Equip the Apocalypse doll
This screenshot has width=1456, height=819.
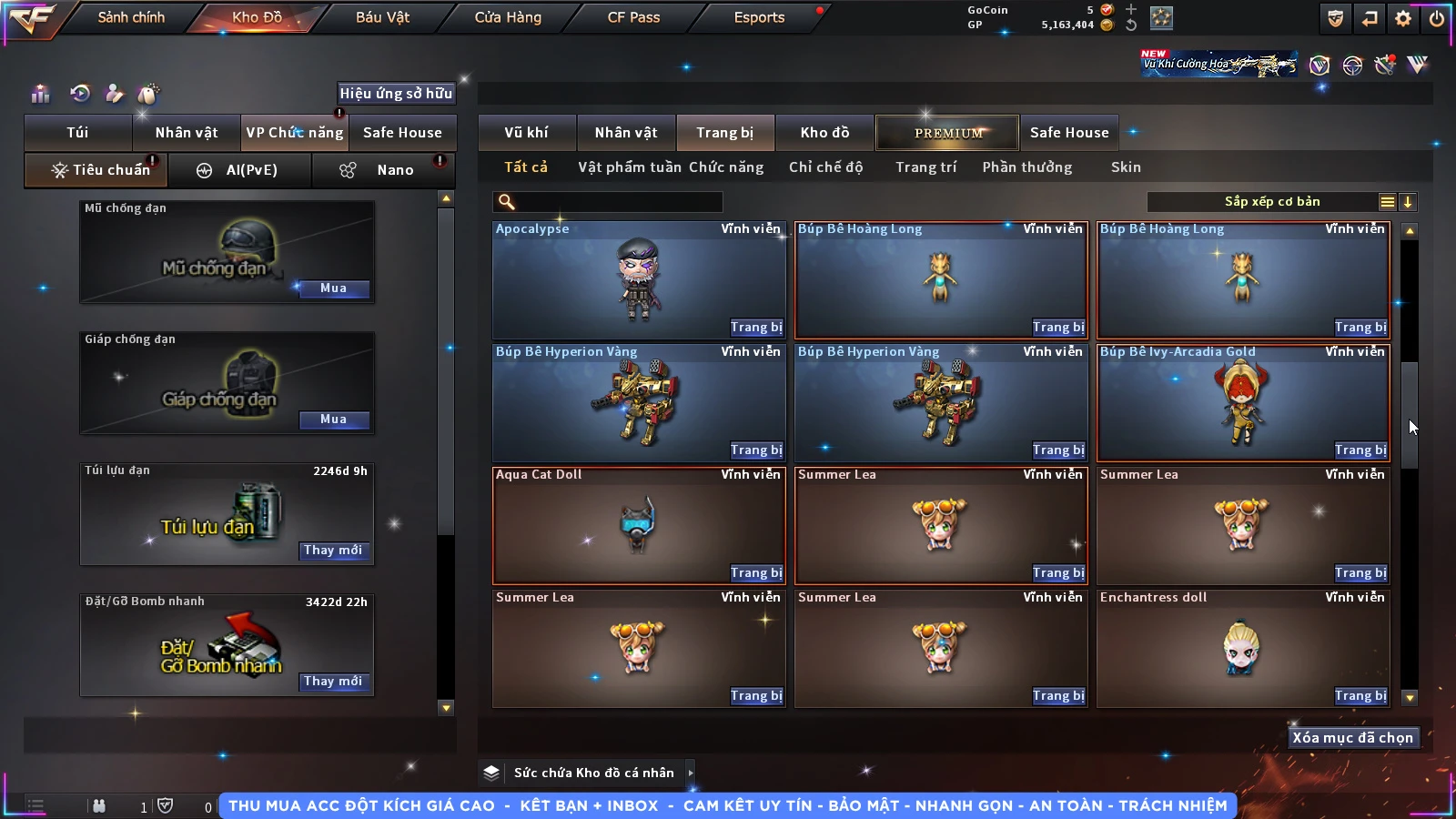tap(755, 328)
